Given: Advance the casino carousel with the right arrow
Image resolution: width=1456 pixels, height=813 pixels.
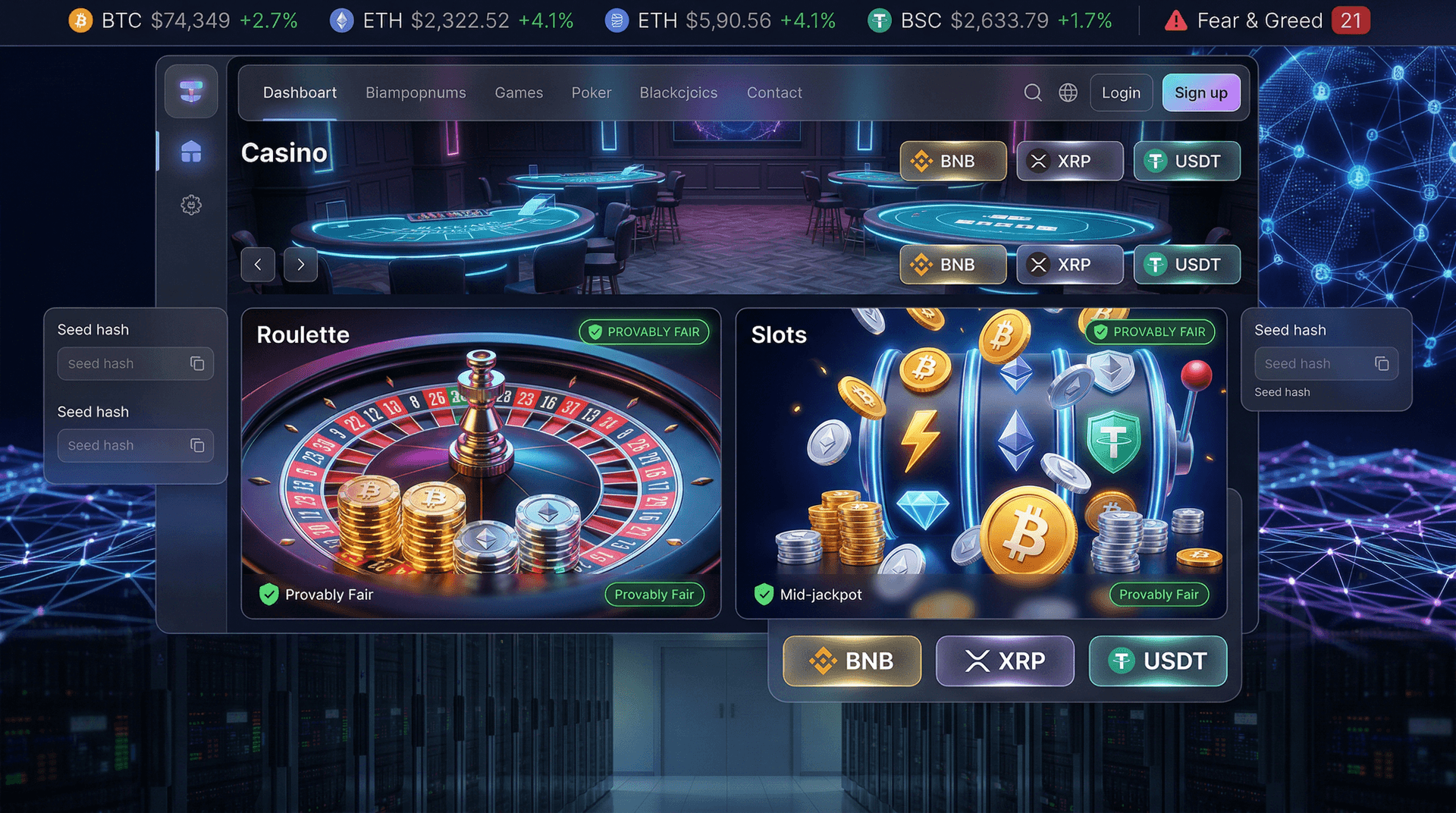Looking at the screenshot, I should 300,265.
